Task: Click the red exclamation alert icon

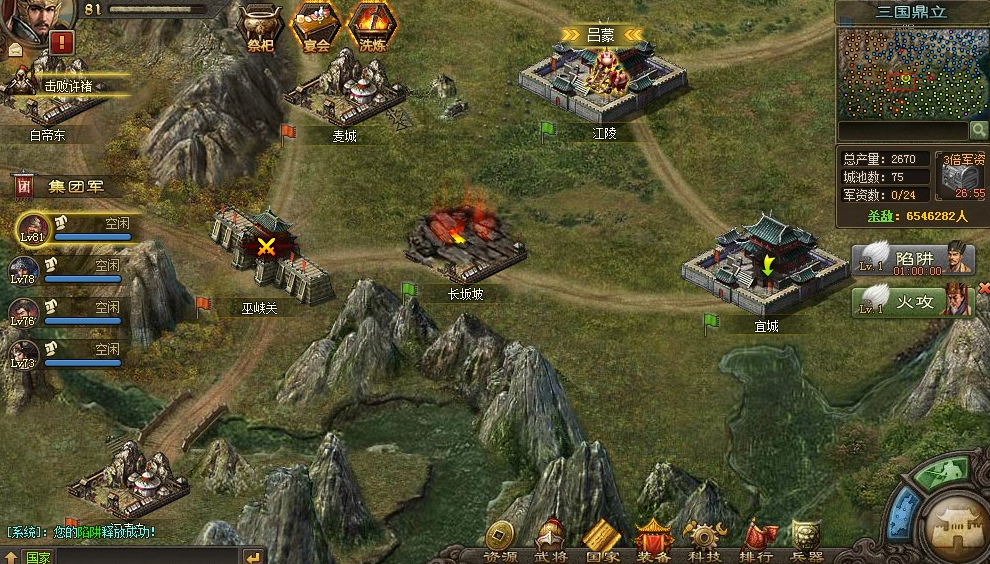Action: click(63, 42)
